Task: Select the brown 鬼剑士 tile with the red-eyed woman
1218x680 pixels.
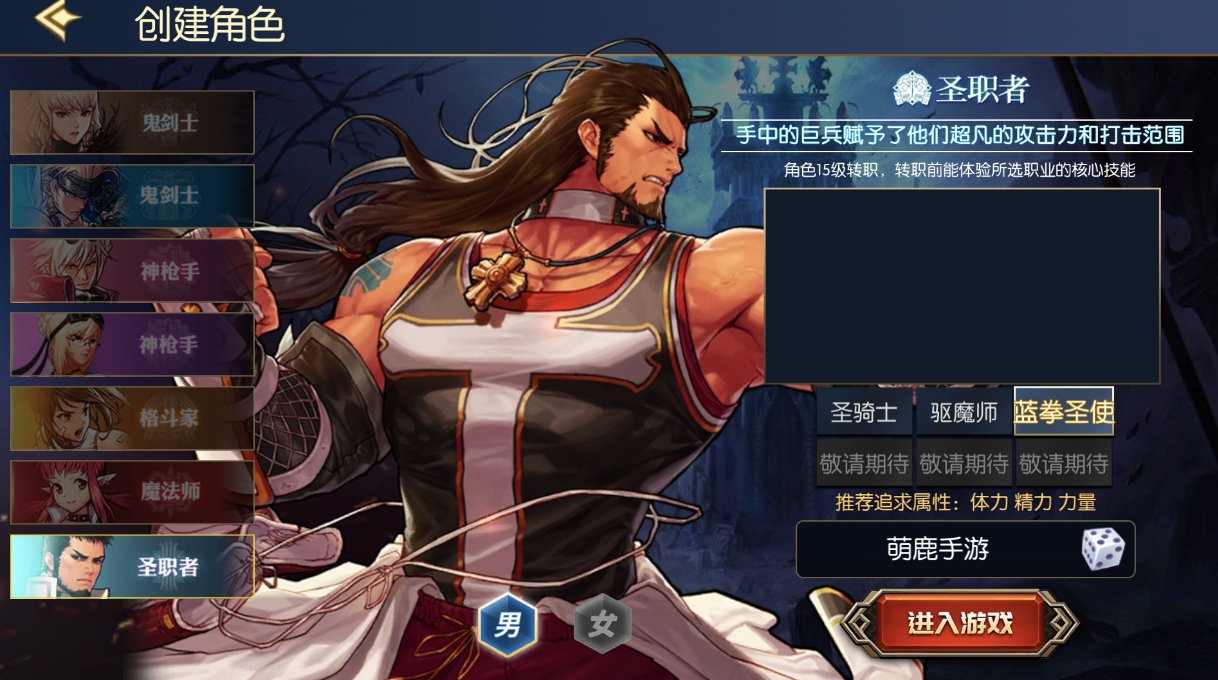Action: point(132,123)
